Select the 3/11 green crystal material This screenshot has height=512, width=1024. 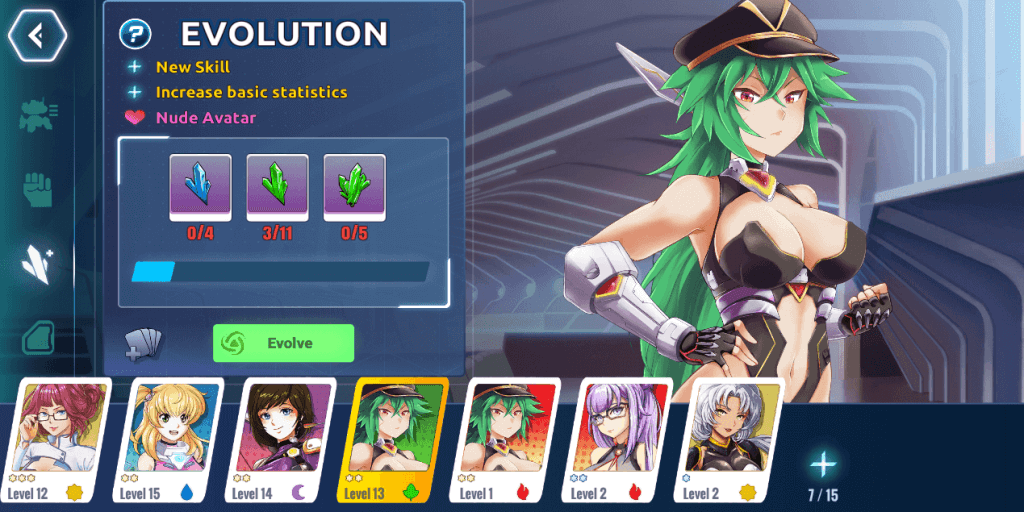[x=277, y=186]
